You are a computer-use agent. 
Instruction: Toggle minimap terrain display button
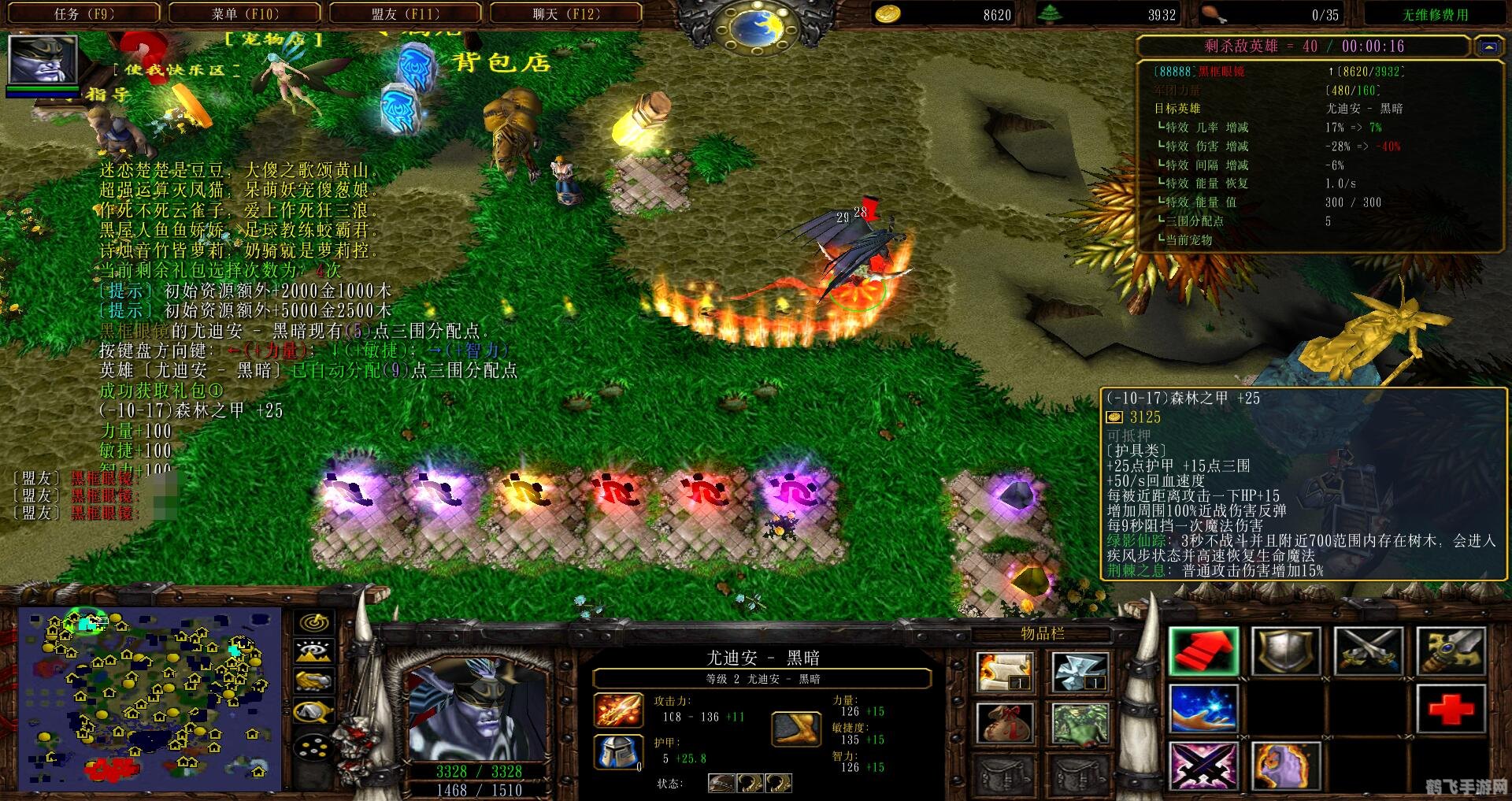point(313,651)
